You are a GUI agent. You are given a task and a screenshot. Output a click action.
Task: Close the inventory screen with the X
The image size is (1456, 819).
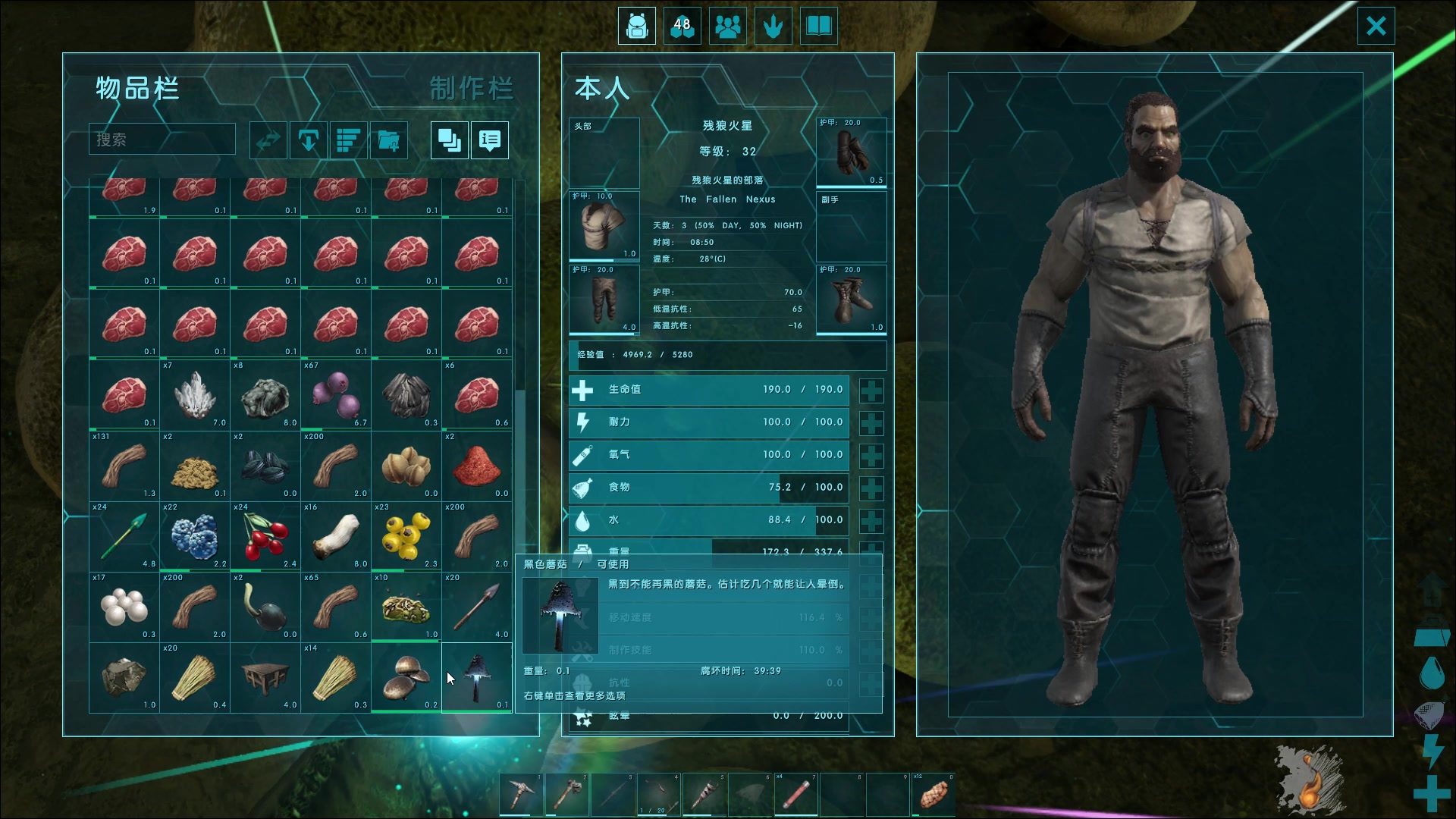(x=1376, y=26)
